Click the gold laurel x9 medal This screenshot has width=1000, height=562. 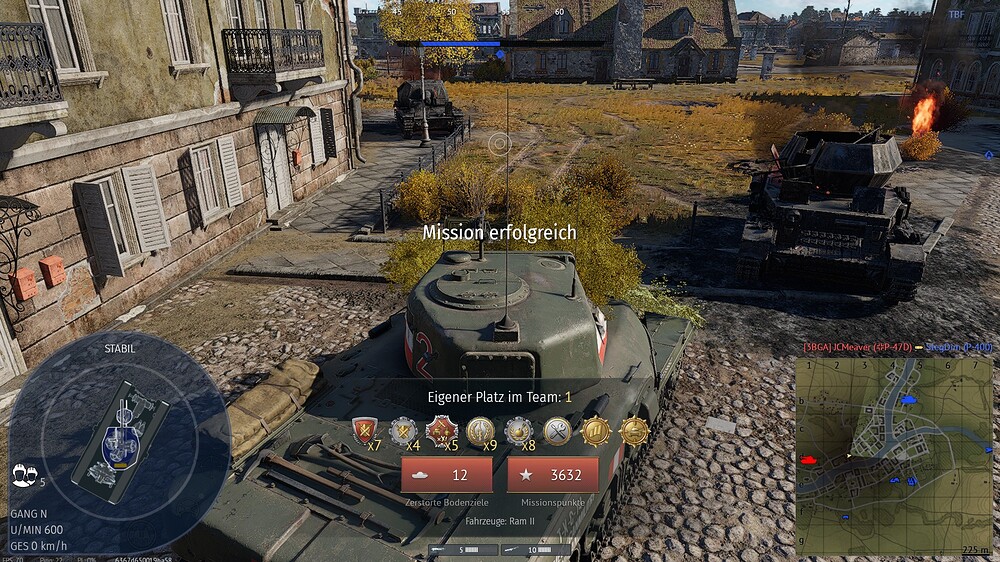(x=480, y=431)
